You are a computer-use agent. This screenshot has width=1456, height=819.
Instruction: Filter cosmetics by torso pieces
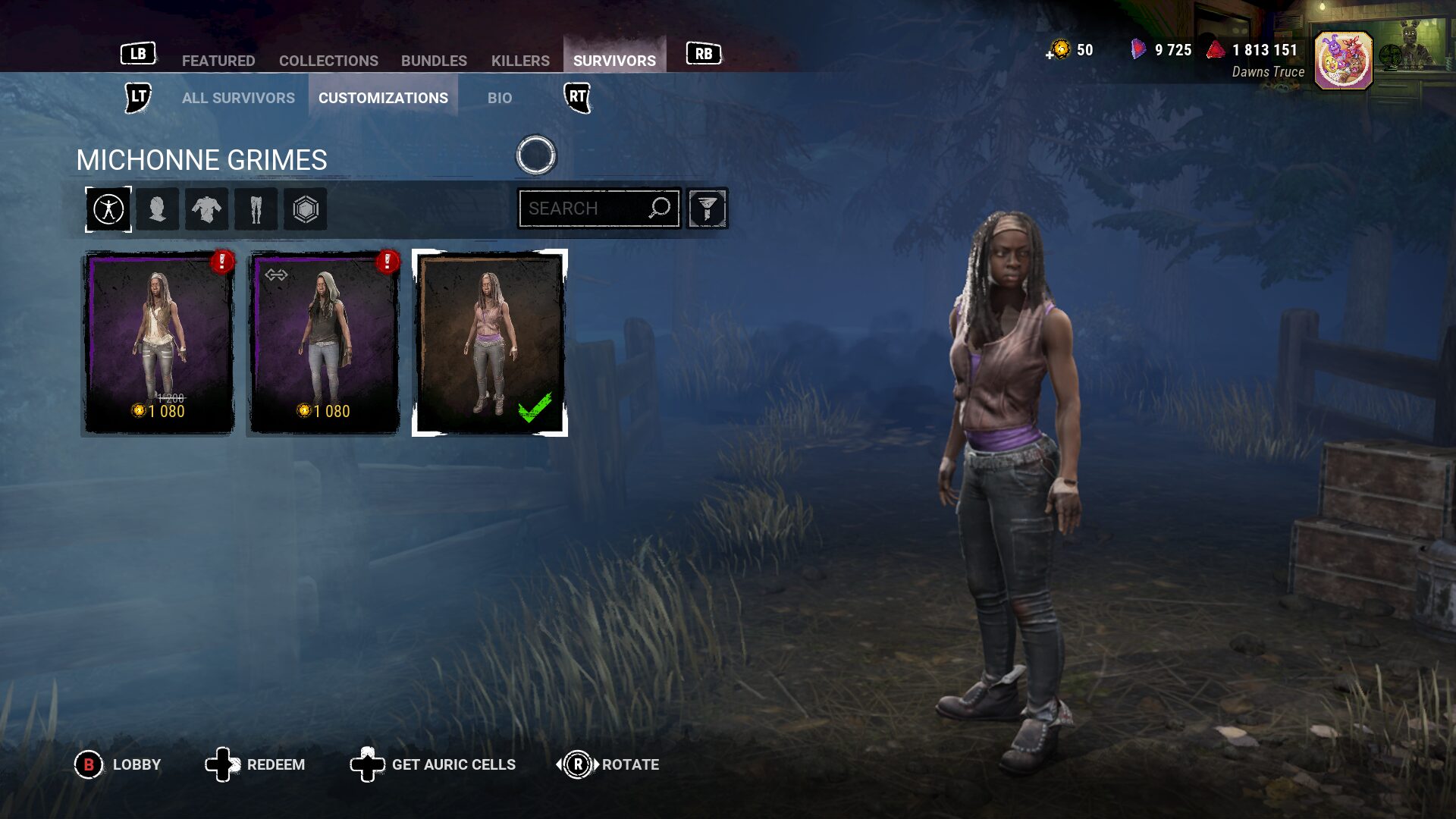206,209
